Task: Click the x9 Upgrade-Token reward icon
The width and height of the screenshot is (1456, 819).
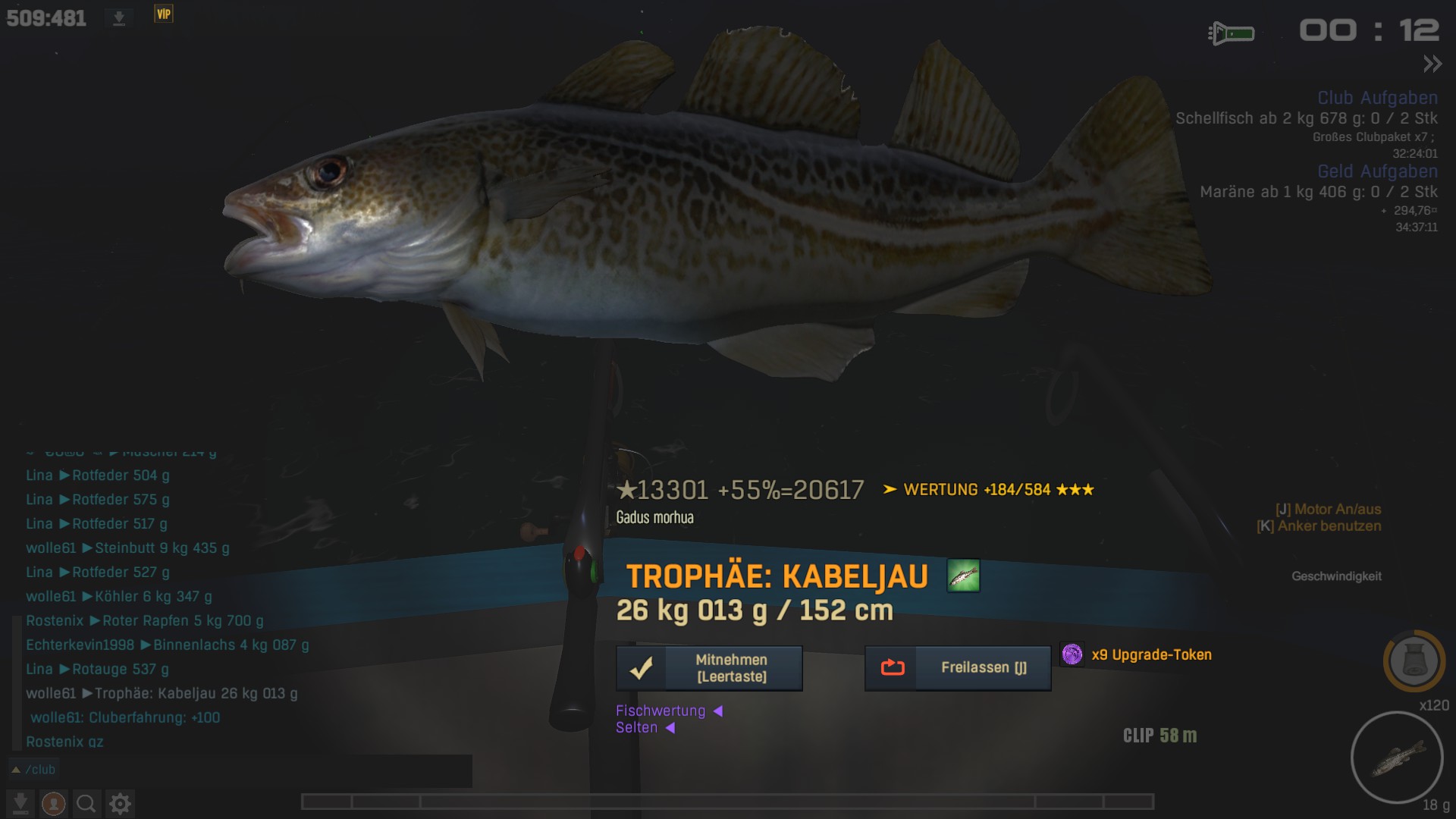Action: [x=1072, y=654]
